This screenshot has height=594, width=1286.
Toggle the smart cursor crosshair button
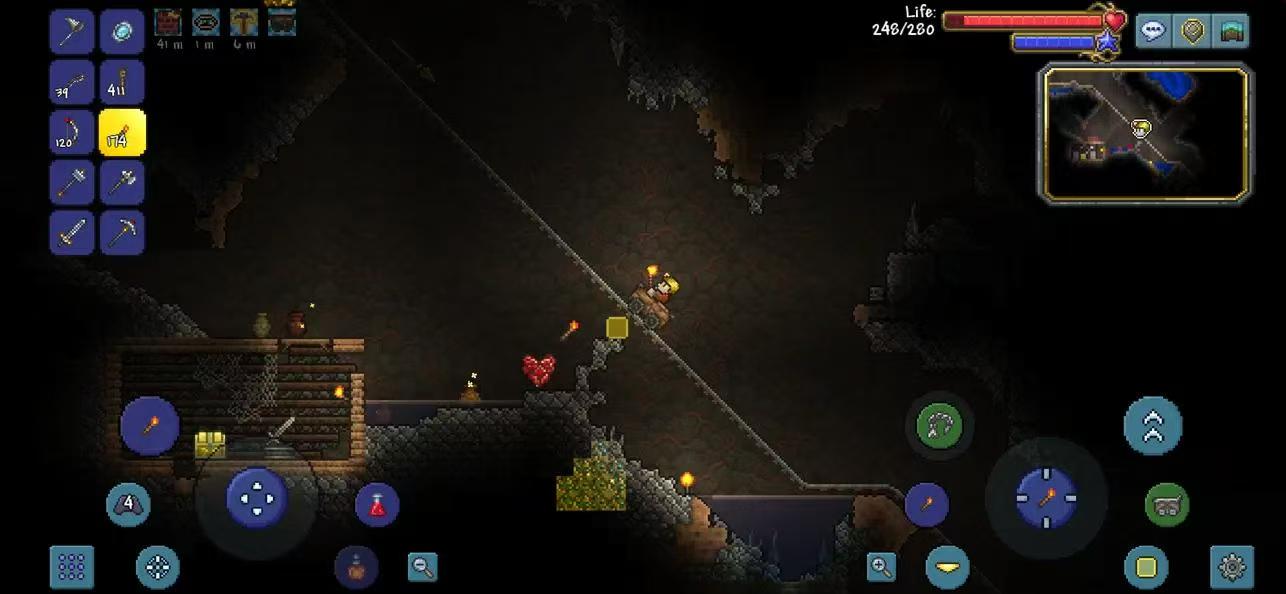(157, 567)
